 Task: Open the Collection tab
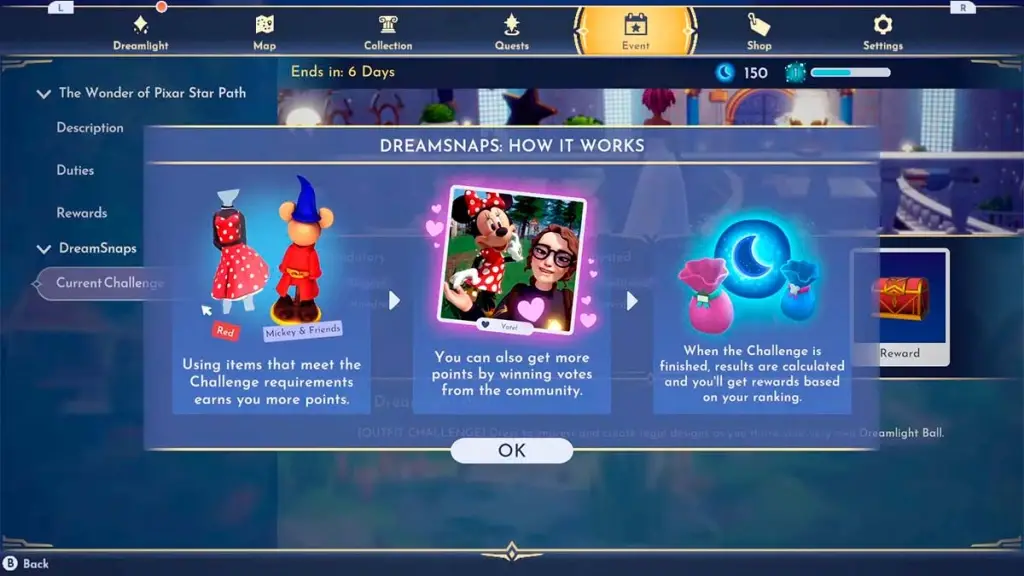[x=388, y=32]
